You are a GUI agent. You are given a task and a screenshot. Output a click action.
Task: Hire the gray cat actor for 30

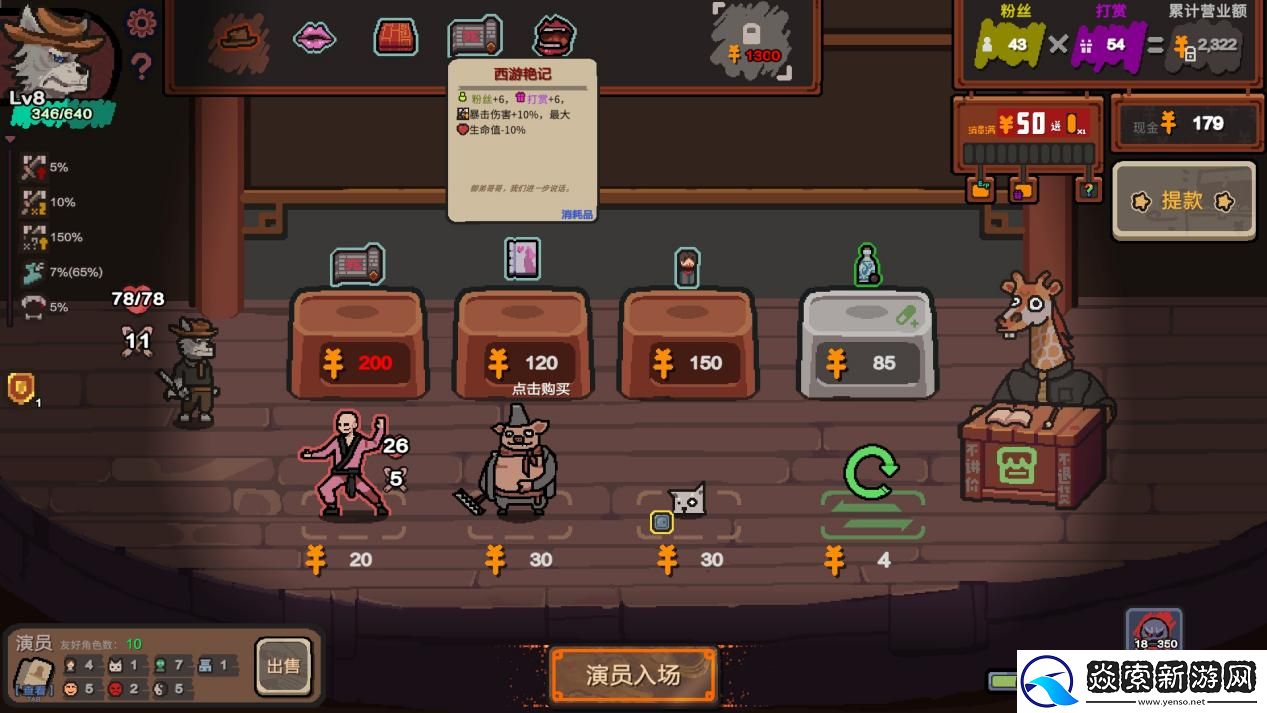(687, 499)
